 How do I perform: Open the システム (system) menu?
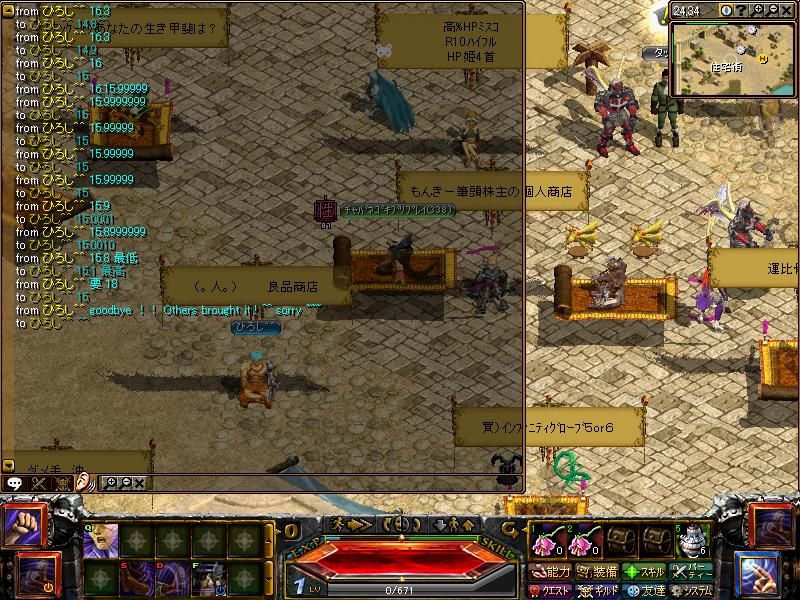[693, 590]
